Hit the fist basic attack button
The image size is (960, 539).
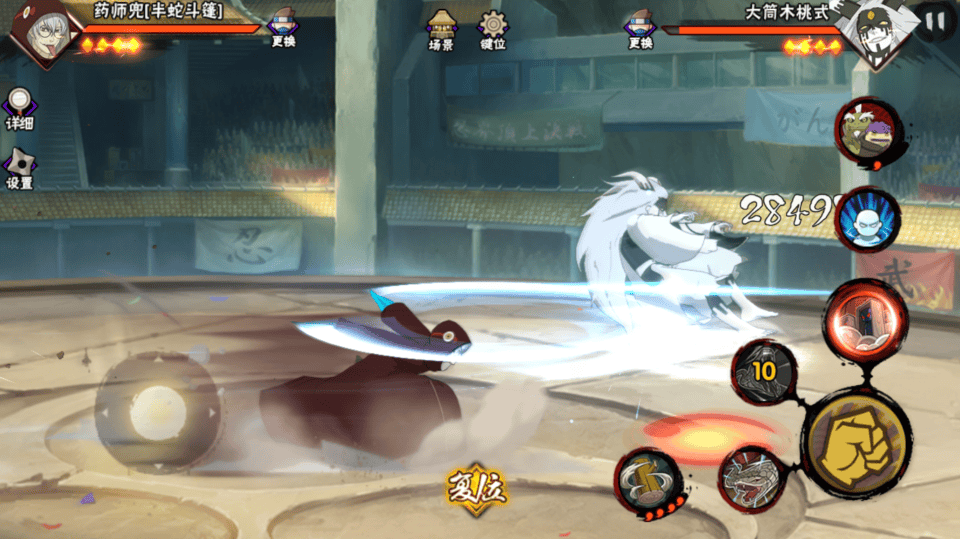click(x=857, y=440)
